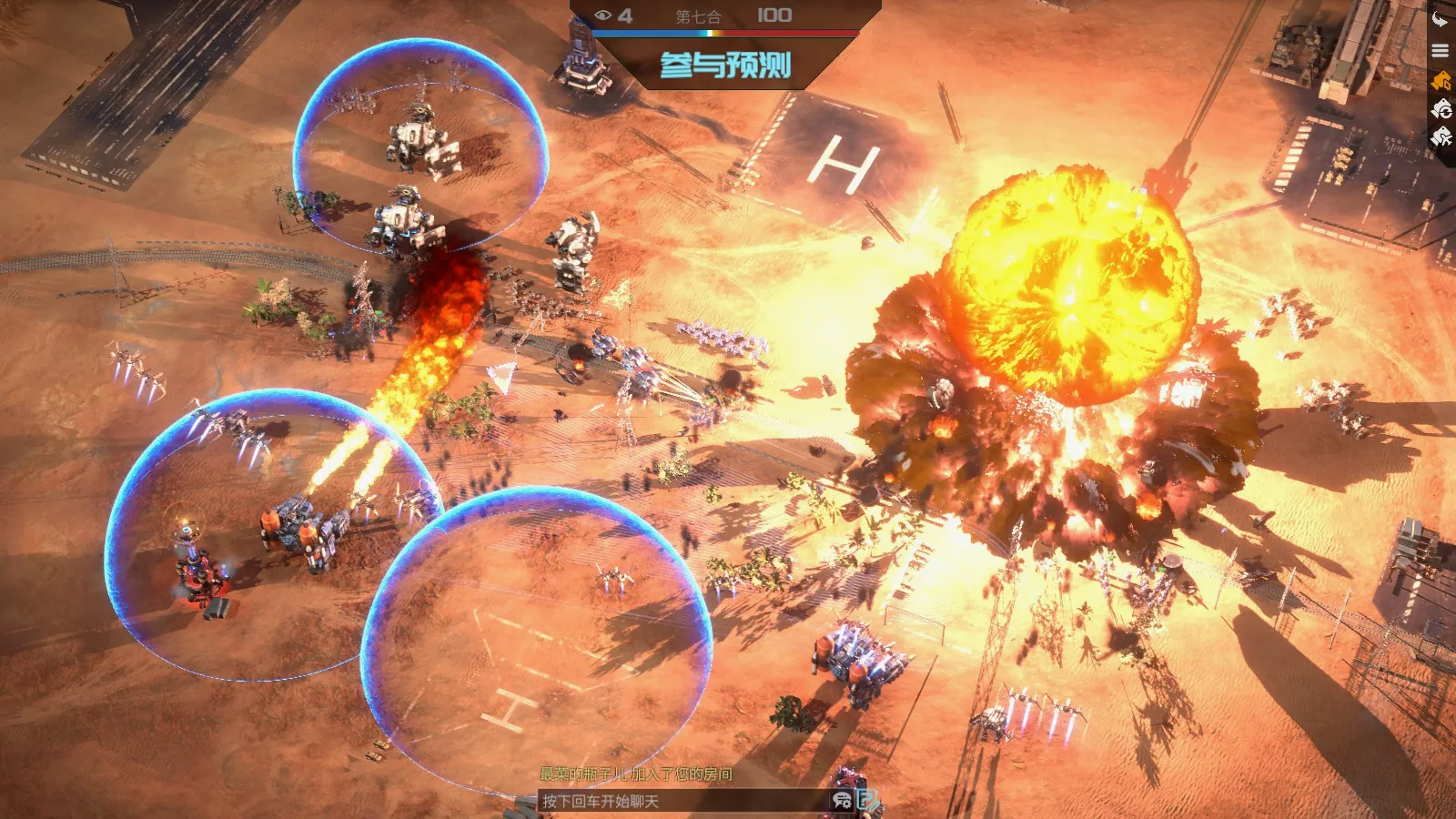The image size is (1456, 819).
Task: Open the three-line hamburger menu
Action: [1441, 51]
